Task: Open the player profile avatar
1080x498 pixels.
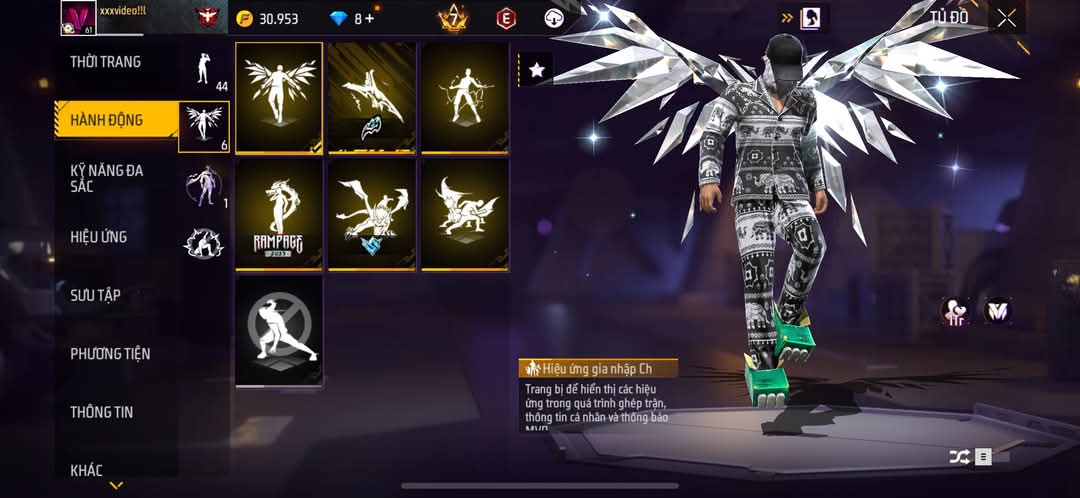Action: (x=77, y=17)
